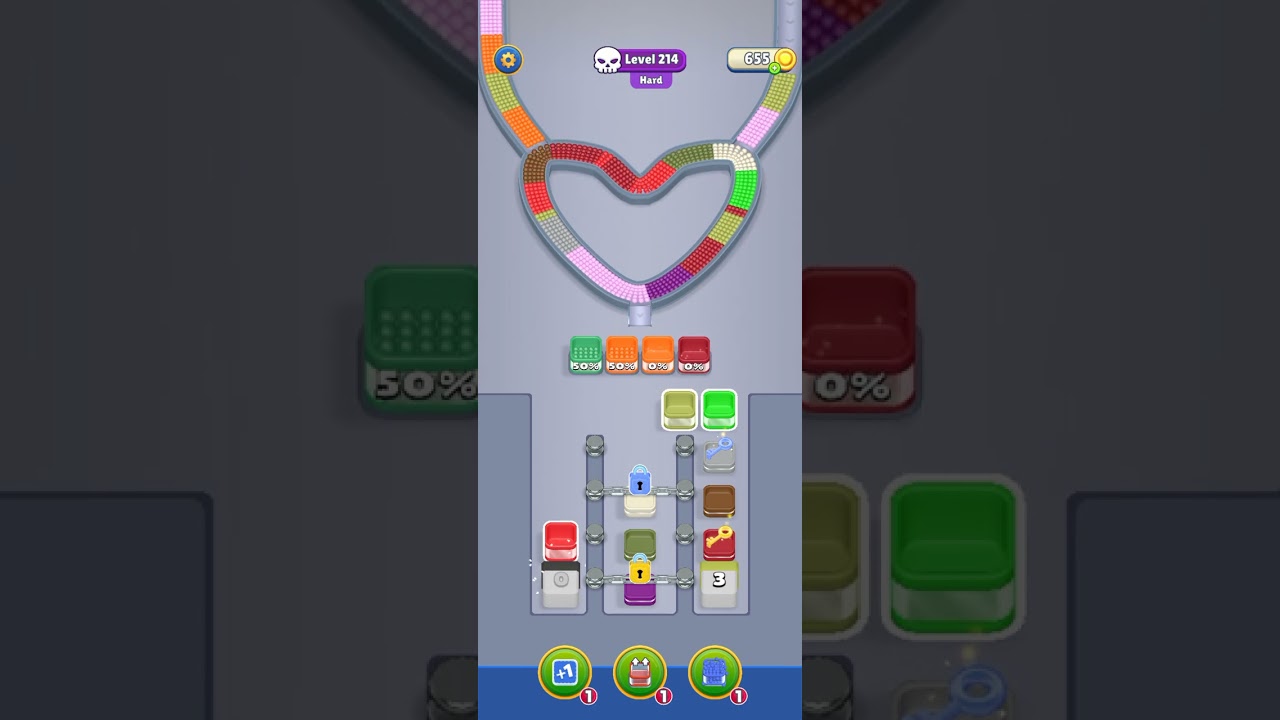Screen dimensions: 1280x720
Task: Tap the white button marked 0
Action: point(559,578)
